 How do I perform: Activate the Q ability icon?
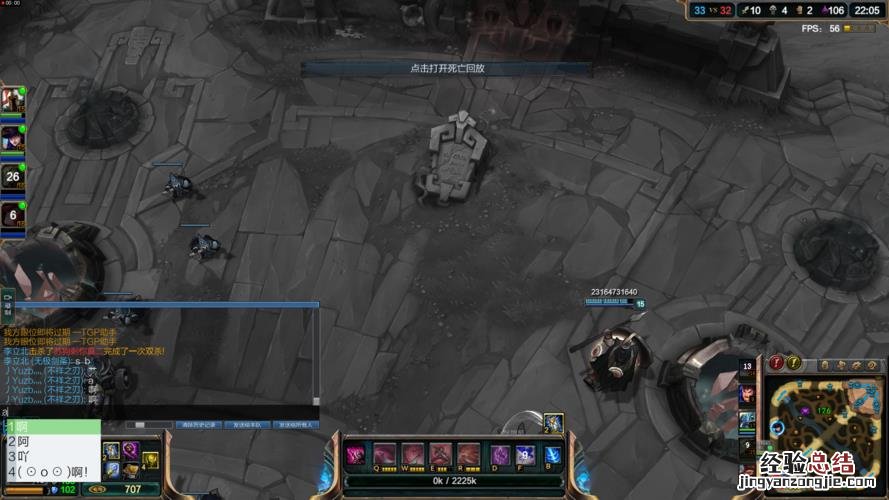(x=384, y=455)
